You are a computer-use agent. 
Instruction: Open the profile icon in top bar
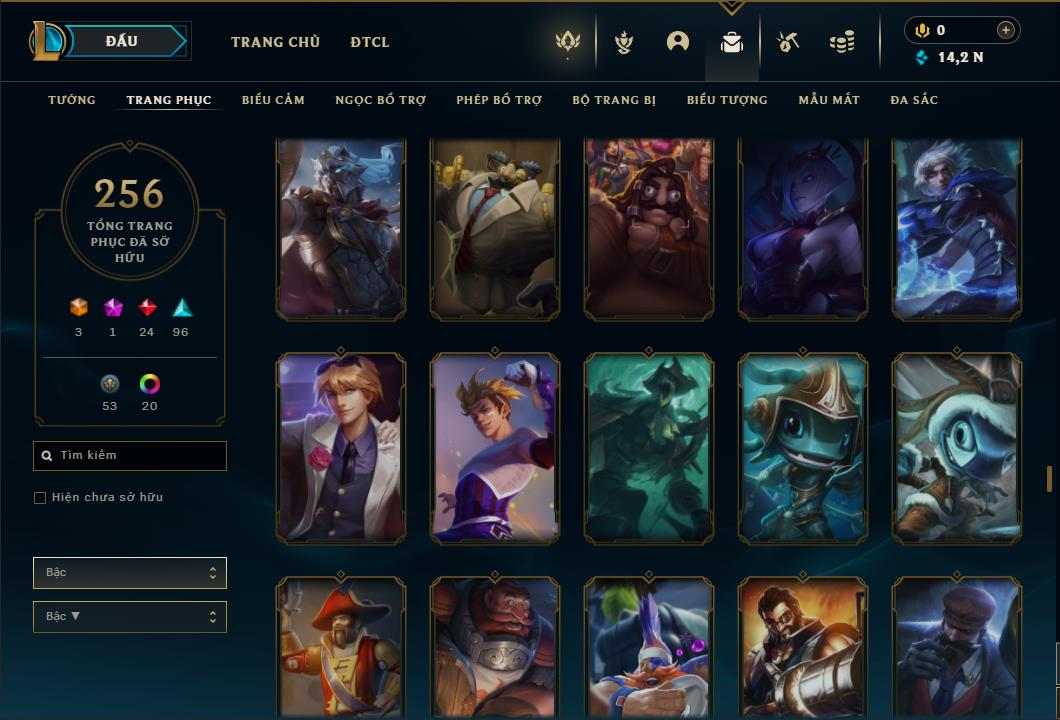click(678, 42)
